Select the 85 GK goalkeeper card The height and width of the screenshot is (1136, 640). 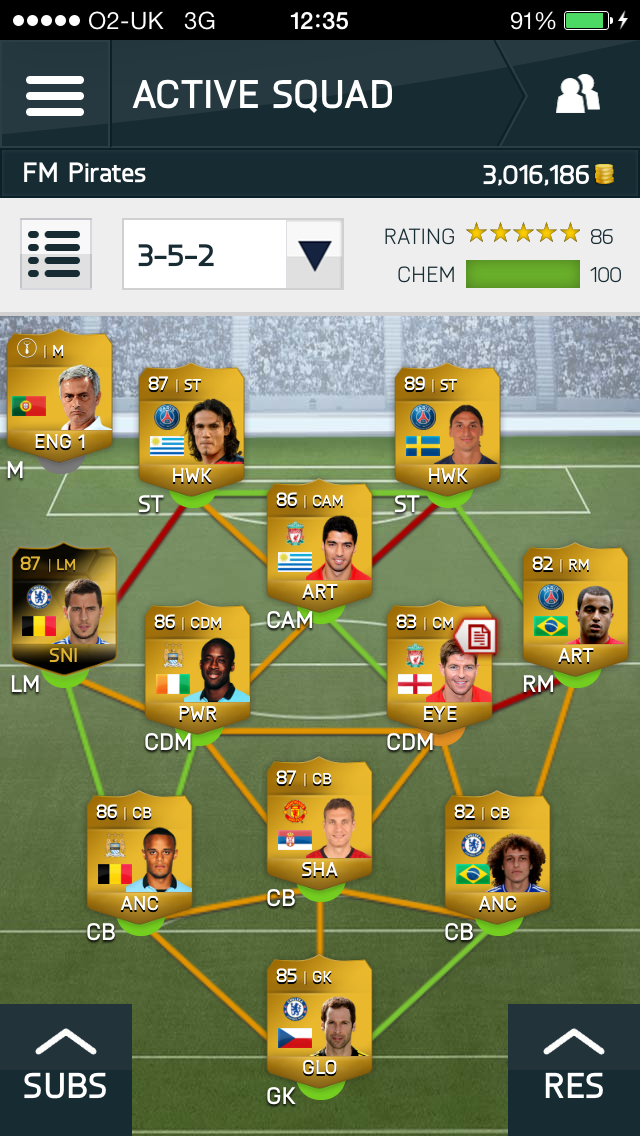tap(319, 1021)
